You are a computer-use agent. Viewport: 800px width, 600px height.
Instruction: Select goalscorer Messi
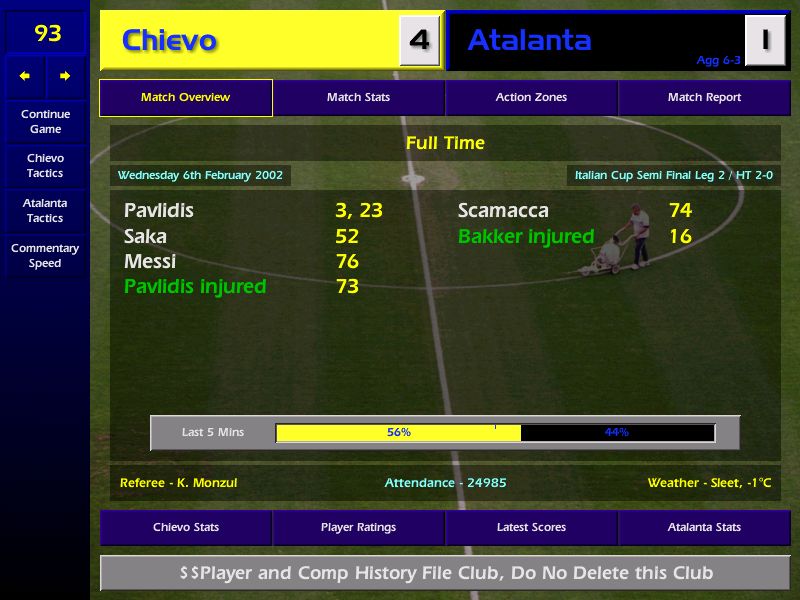pos(150,262)
